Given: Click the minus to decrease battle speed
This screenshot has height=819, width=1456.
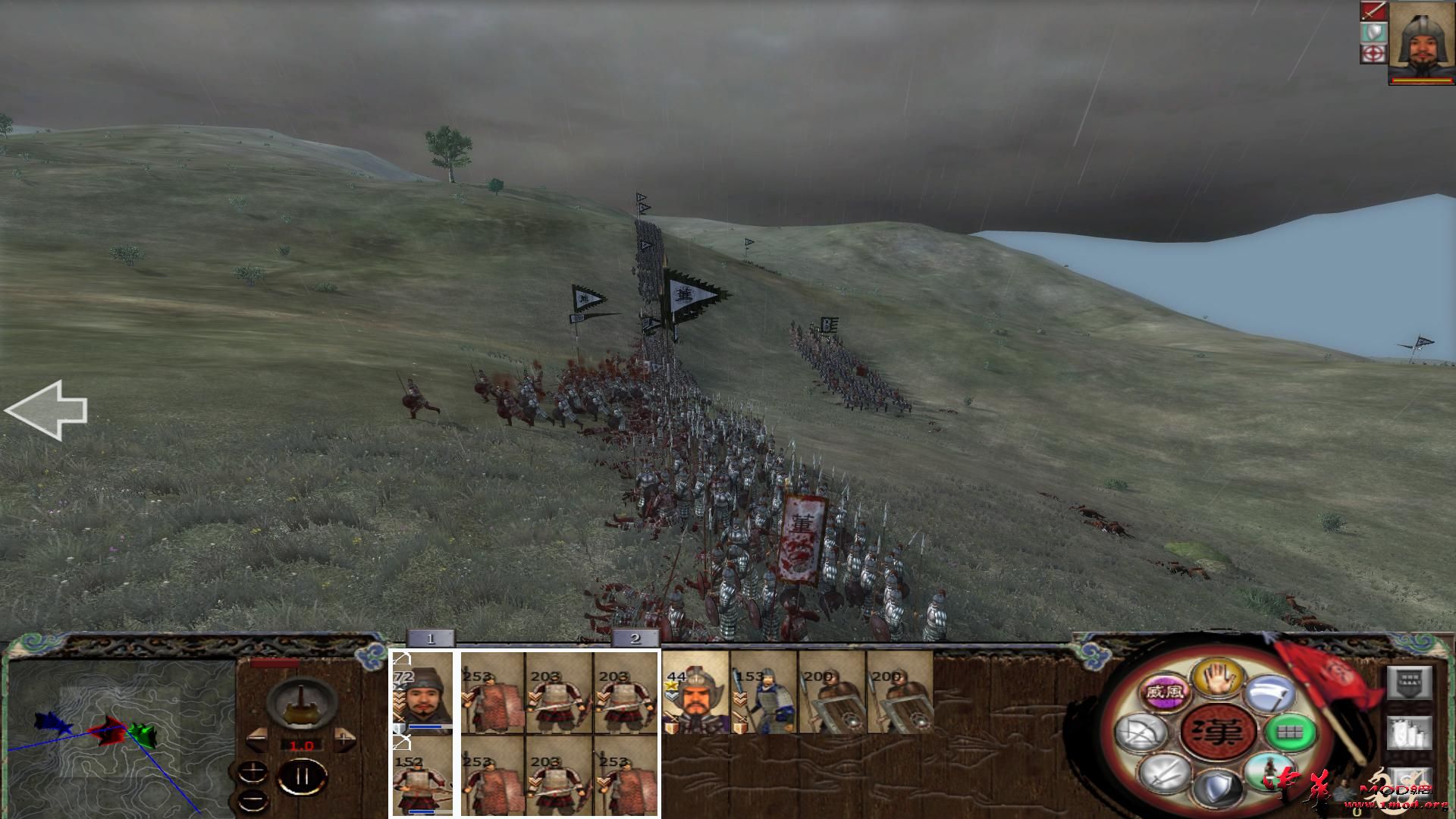Looking at the screenshot, I should click(x=258, y=738).
